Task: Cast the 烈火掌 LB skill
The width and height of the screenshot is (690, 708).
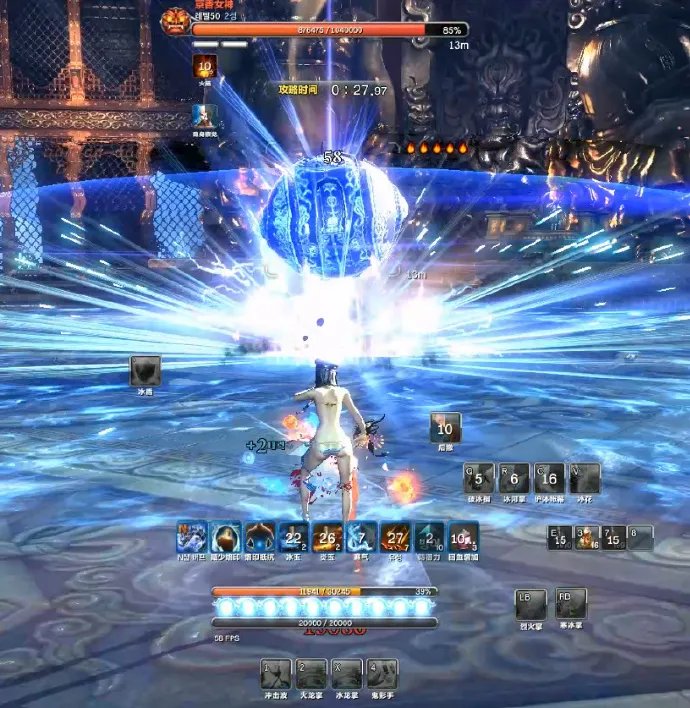Action: click(x=530, y=603)
